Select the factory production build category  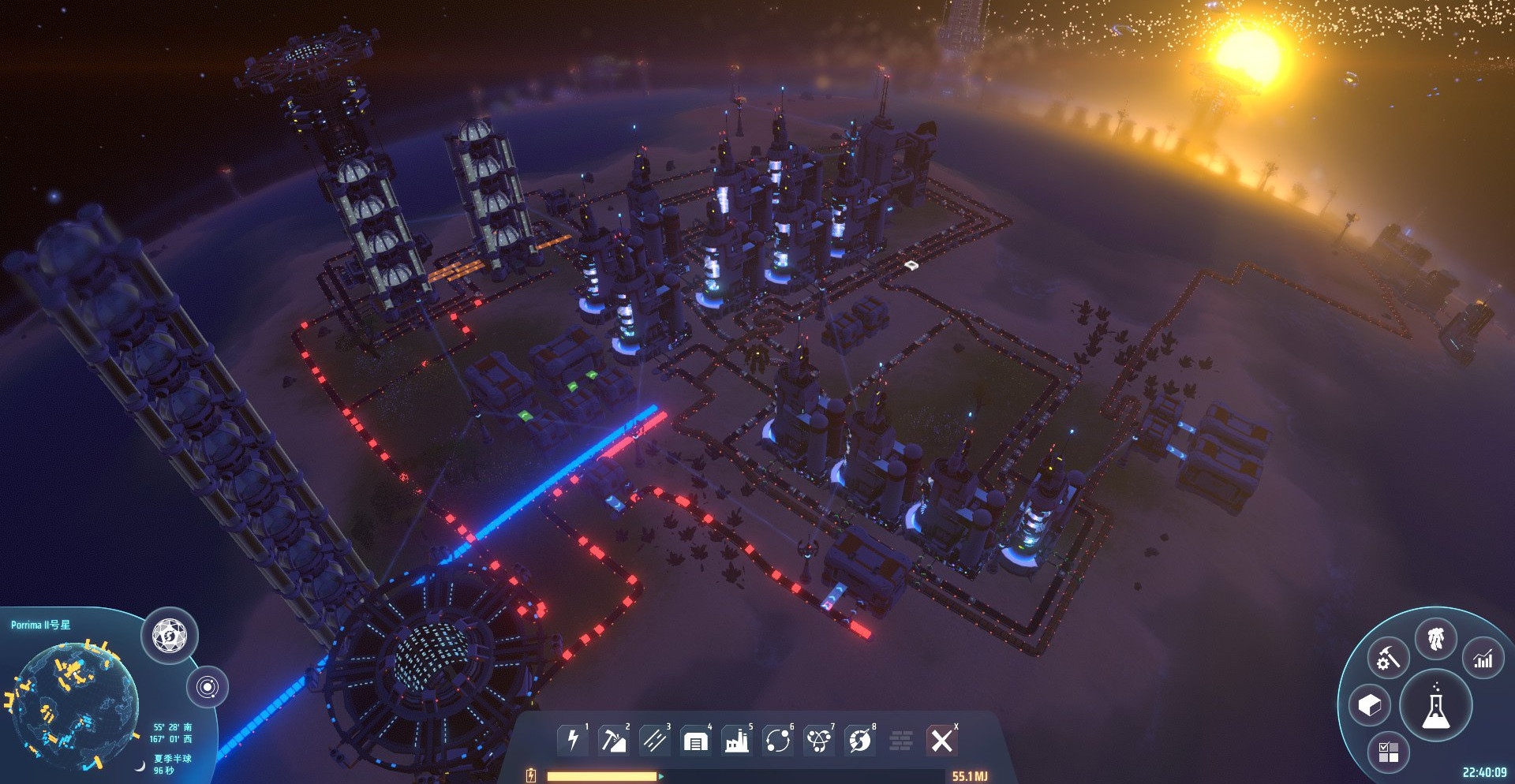click(x=736, y=741)
